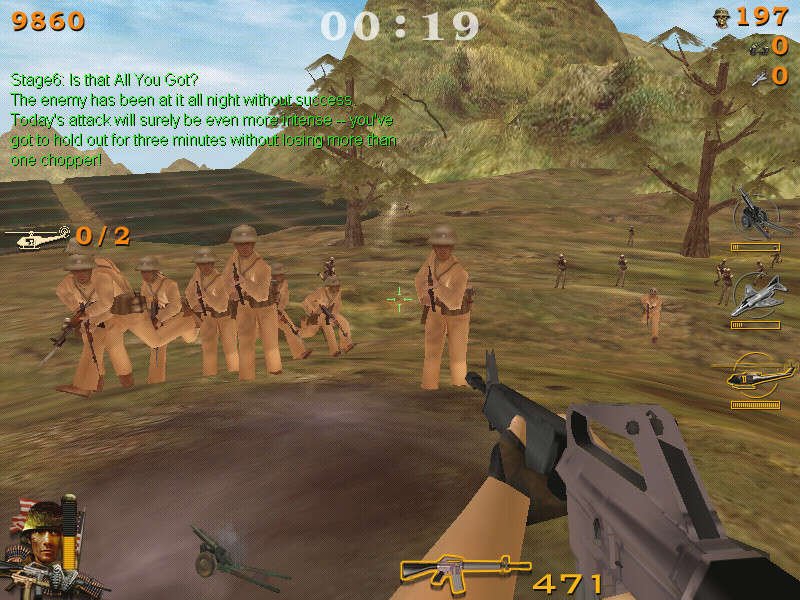Image resolution: width=800 pixels, height=600 pixels.
Task: Activate the fighter jet airstrike icon
Action: click(756, 295)
